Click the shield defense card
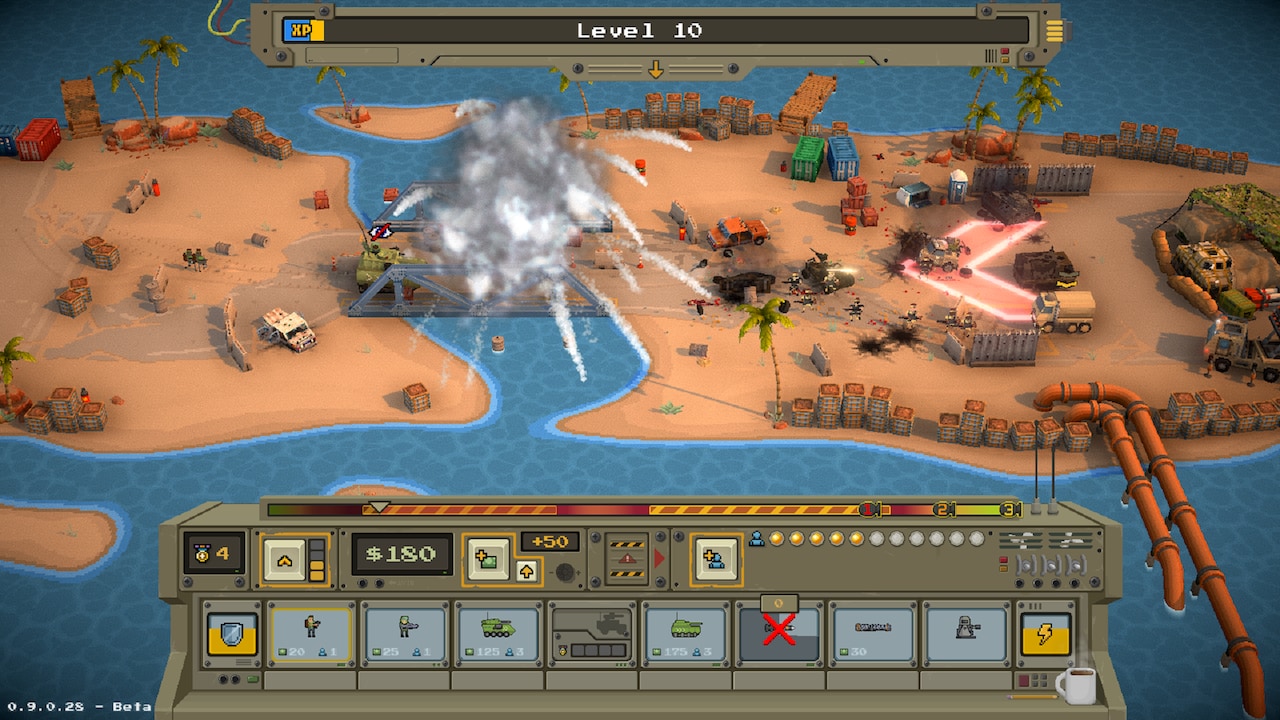Image resolution: width=1280 pixels, height=720 pixels. click(234, 632)
